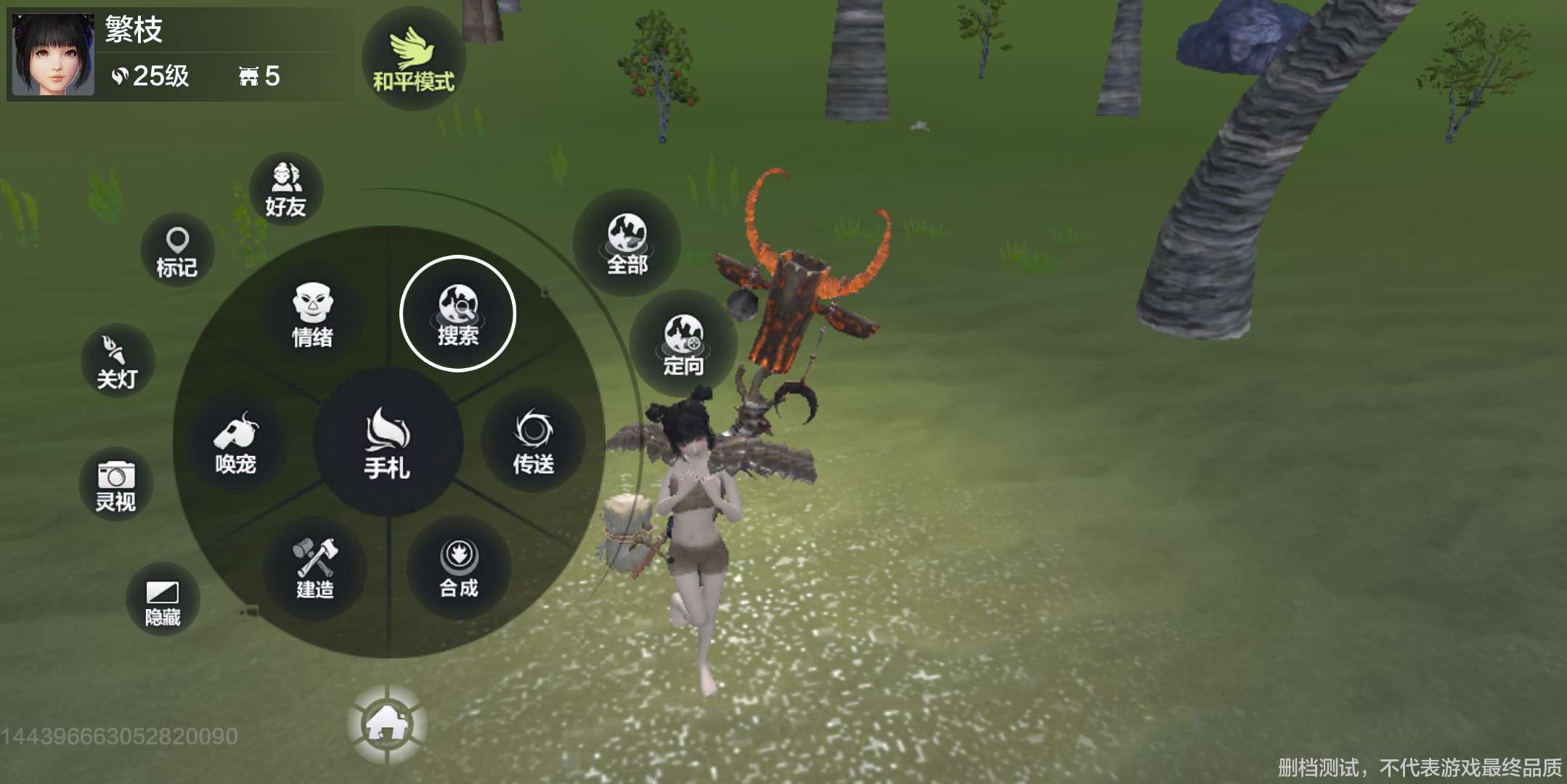
Task: Hide the interface with 隐藏
Action: click(x=163, y=600)
